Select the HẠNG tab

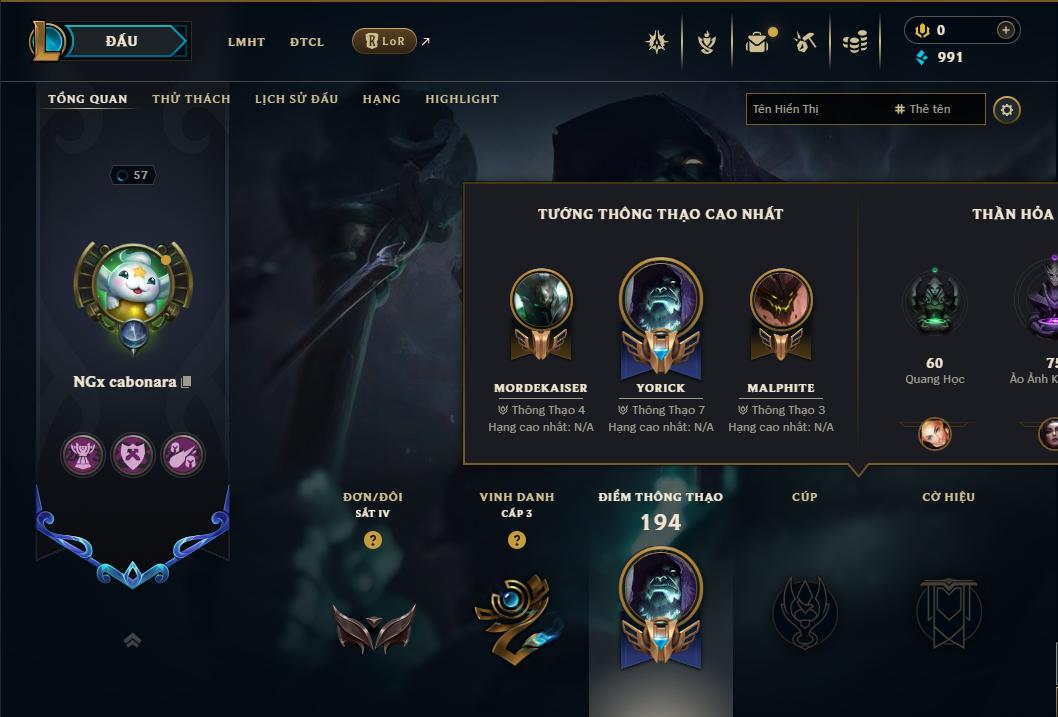pyautogui.click(x=381, y=99)
